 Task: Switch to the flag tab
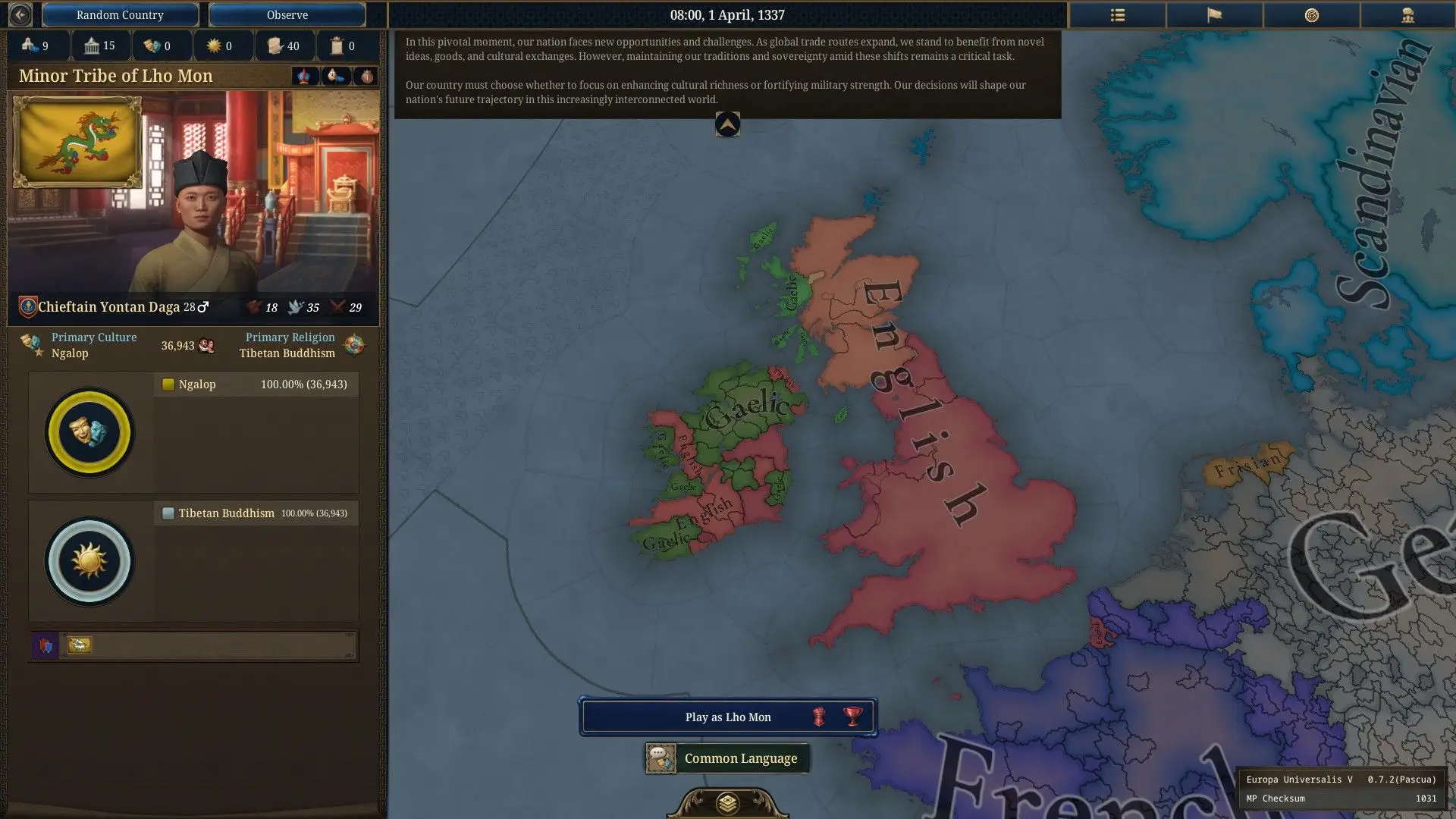pos(1214,14)
